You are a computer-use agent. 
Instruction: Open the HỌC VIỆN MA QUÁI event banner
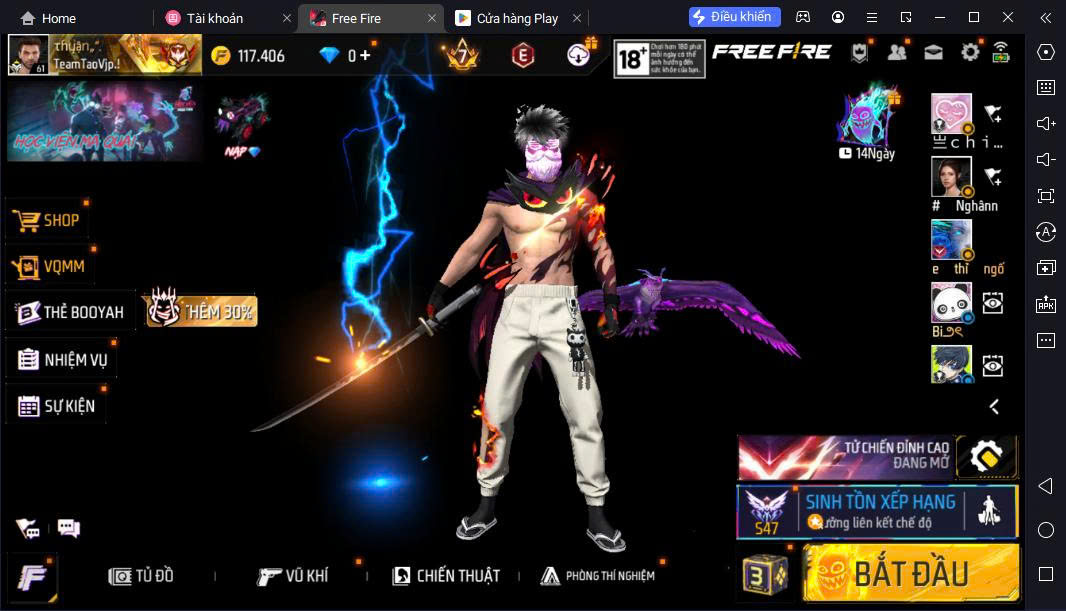[x=105, y=121]
